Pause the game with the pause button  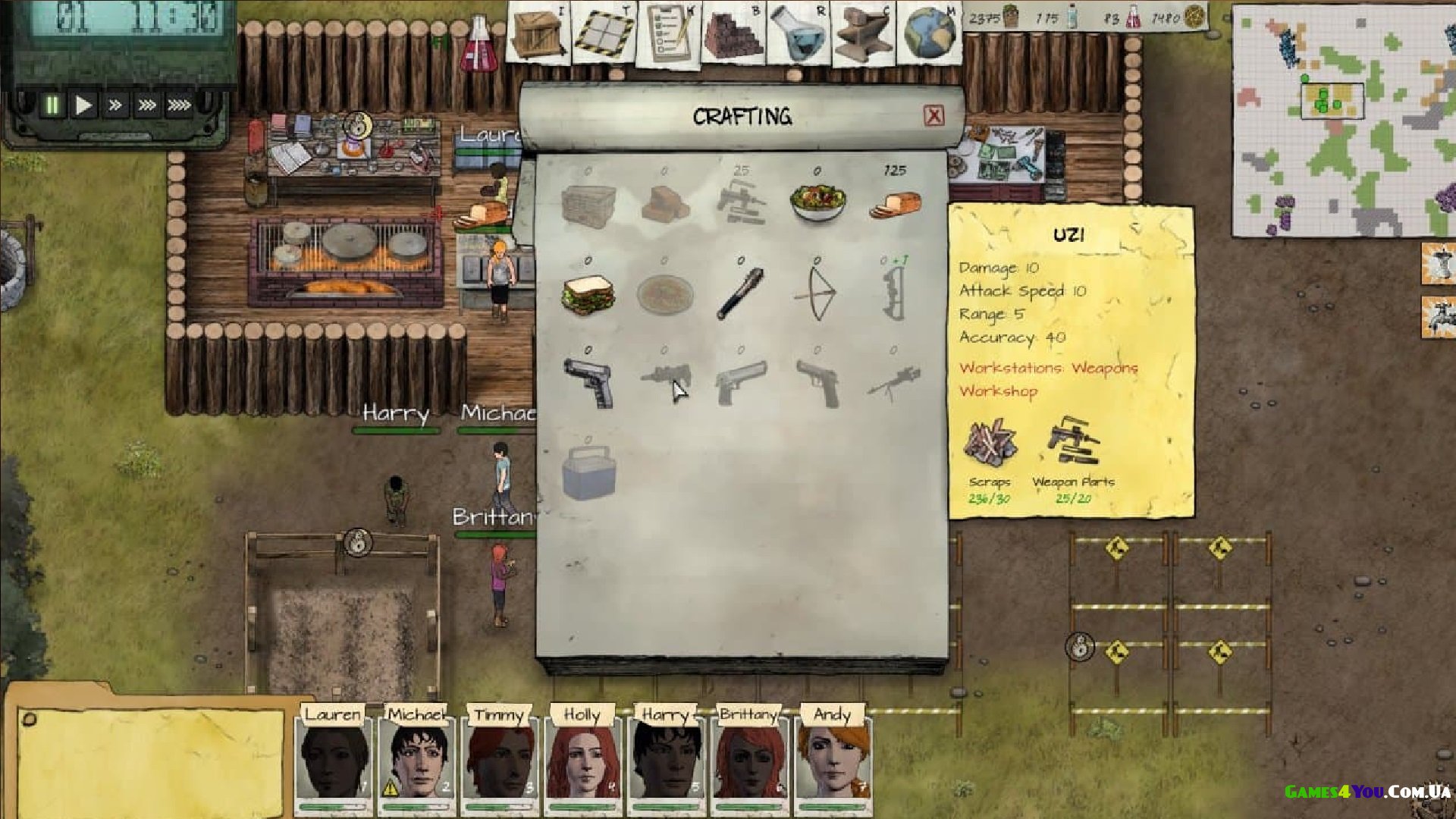point(52,105)
